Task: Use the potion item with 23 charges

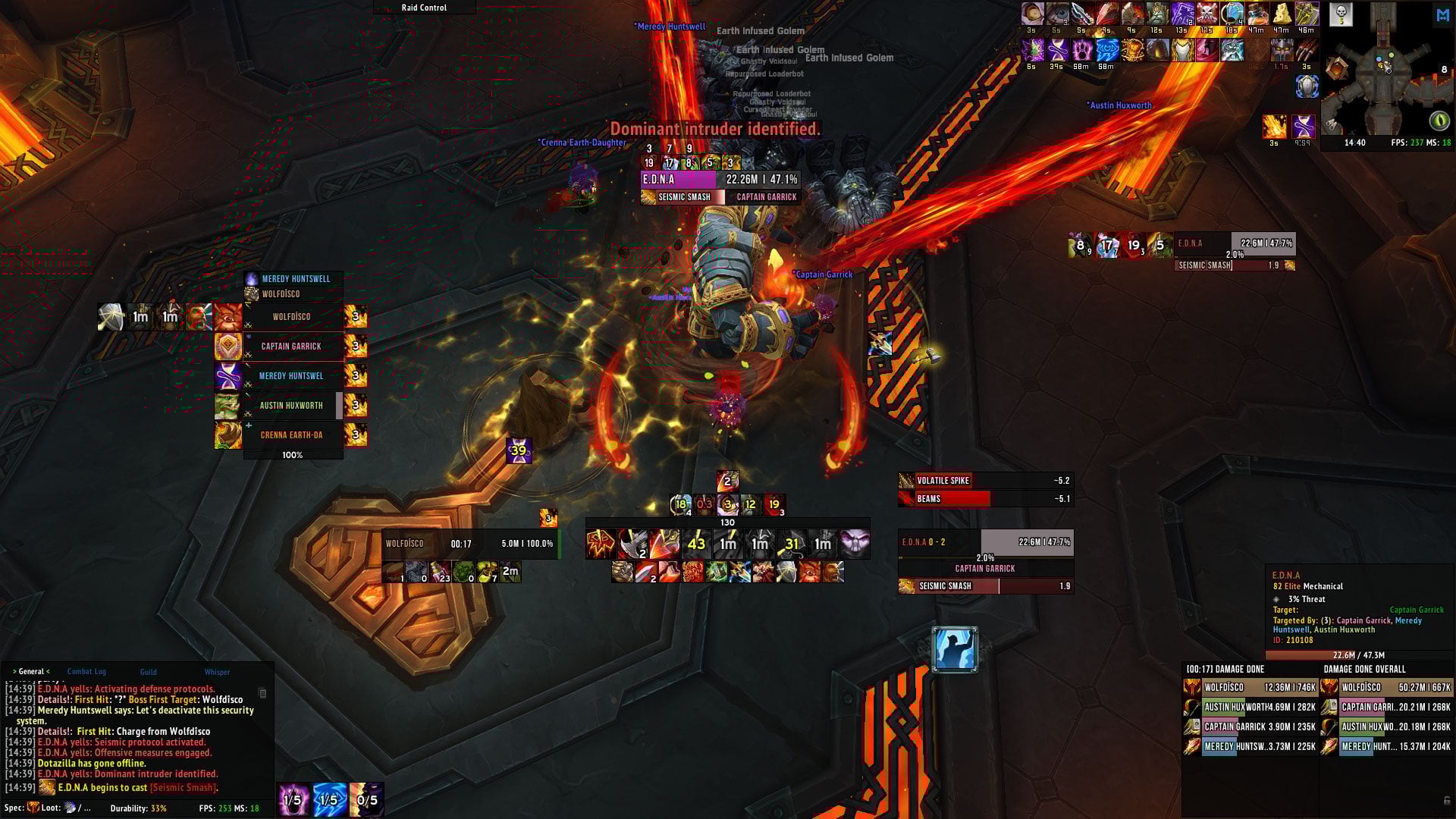Action: (440, 572)
